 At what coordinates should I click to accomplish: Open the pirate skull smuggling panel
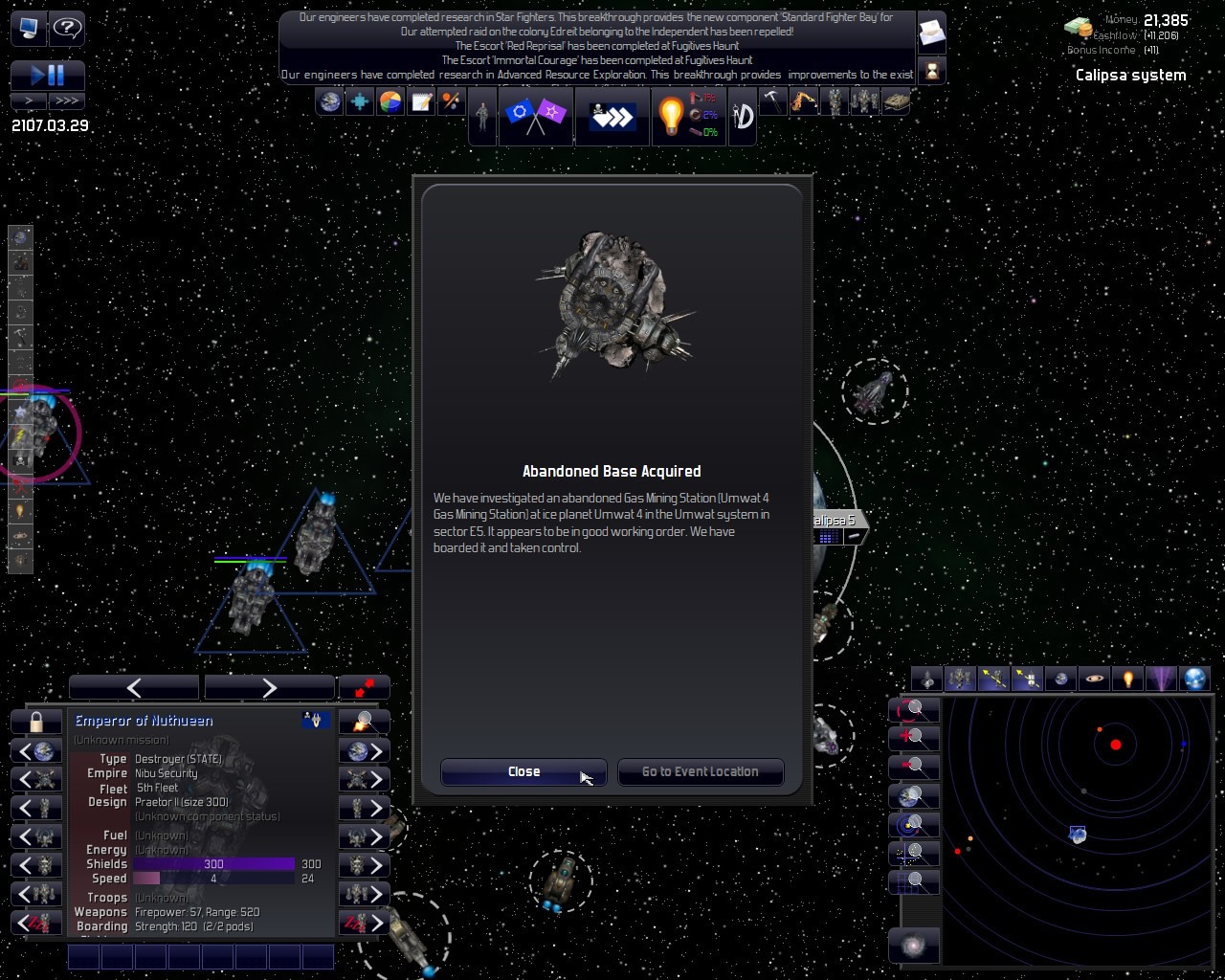click(x=612, y=117)
